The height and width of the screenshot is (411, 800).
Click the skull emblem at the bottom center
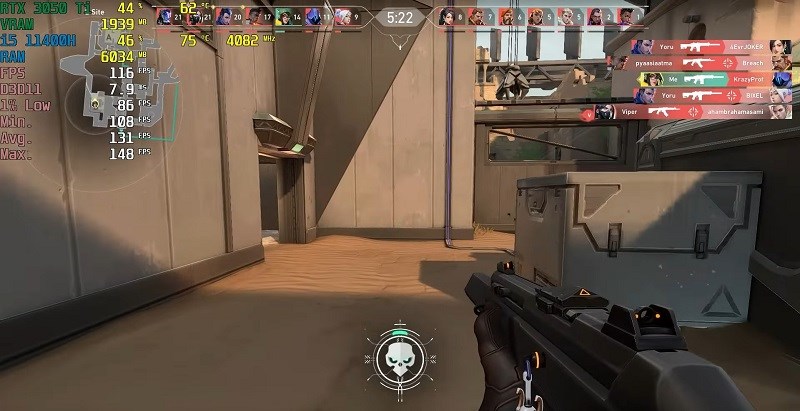point(400,355)
